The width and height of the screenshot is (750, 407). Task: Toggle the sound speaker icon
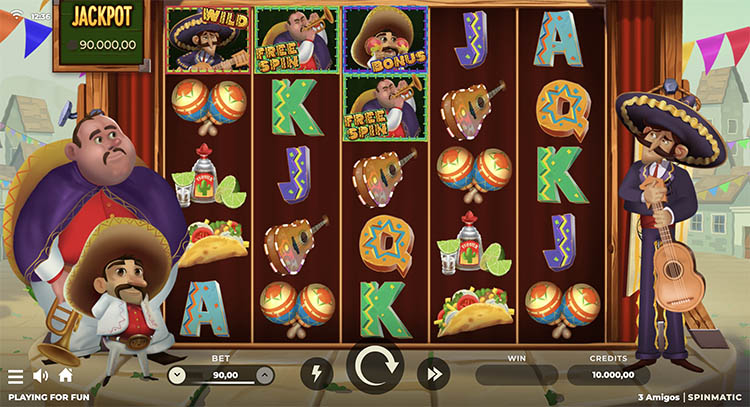[41, 376]
